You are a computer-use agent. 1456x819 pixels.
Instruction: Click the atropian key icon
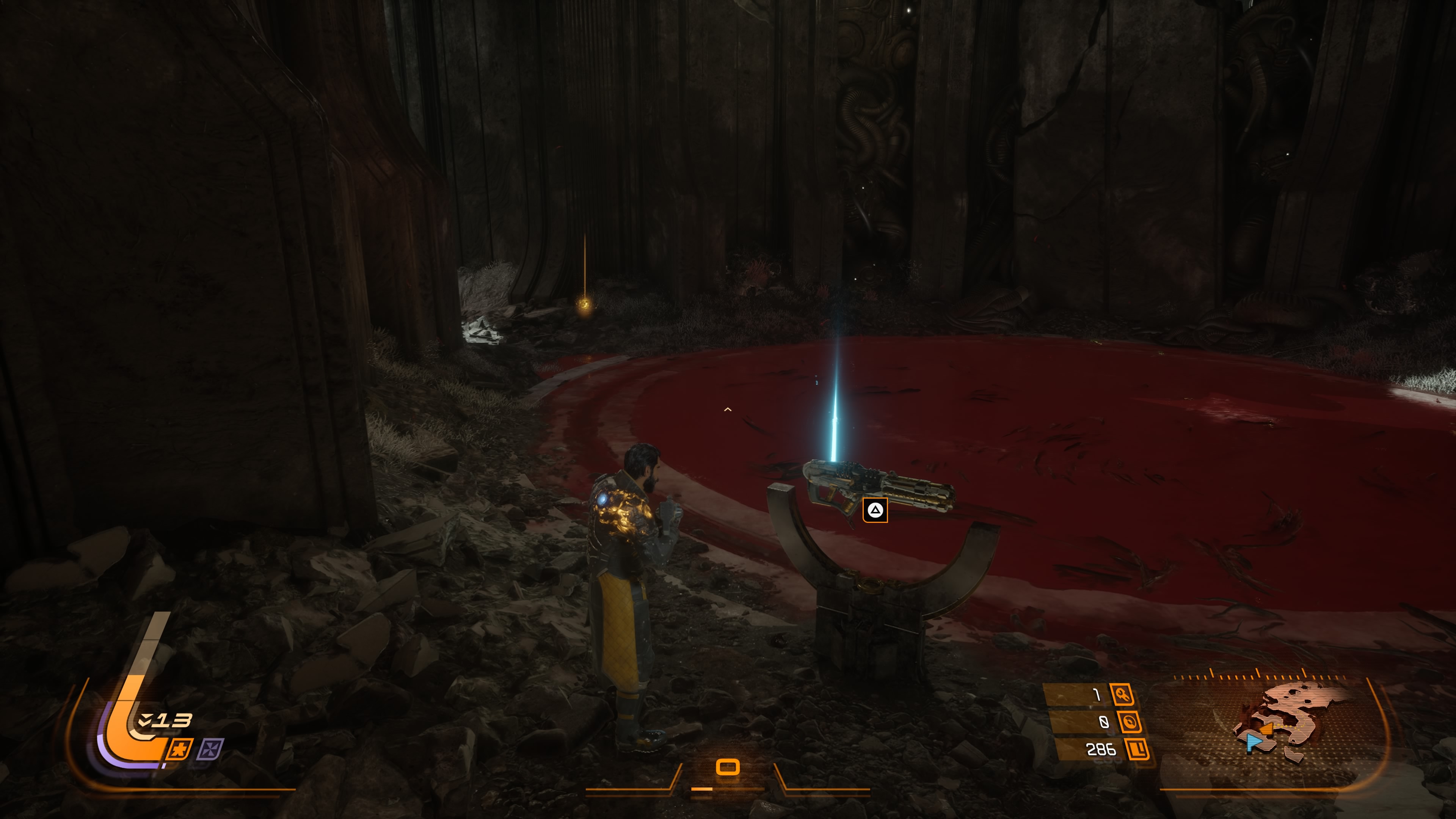pyautogui.click(x=1122, y=694)
